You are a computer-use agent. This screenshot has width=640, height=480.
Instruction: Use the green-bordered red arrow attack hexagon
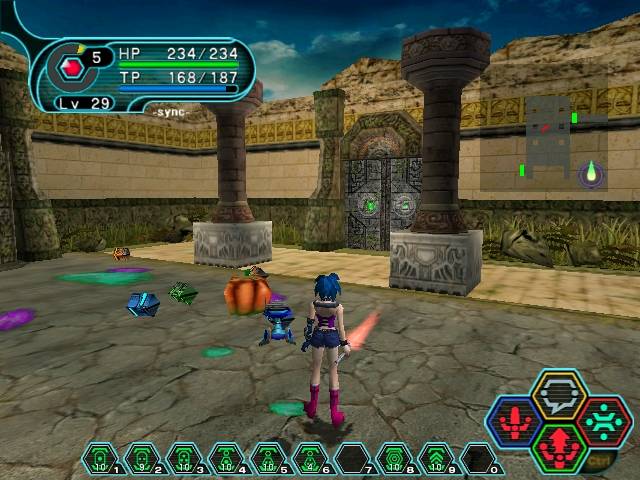click(x=559, y=448)
